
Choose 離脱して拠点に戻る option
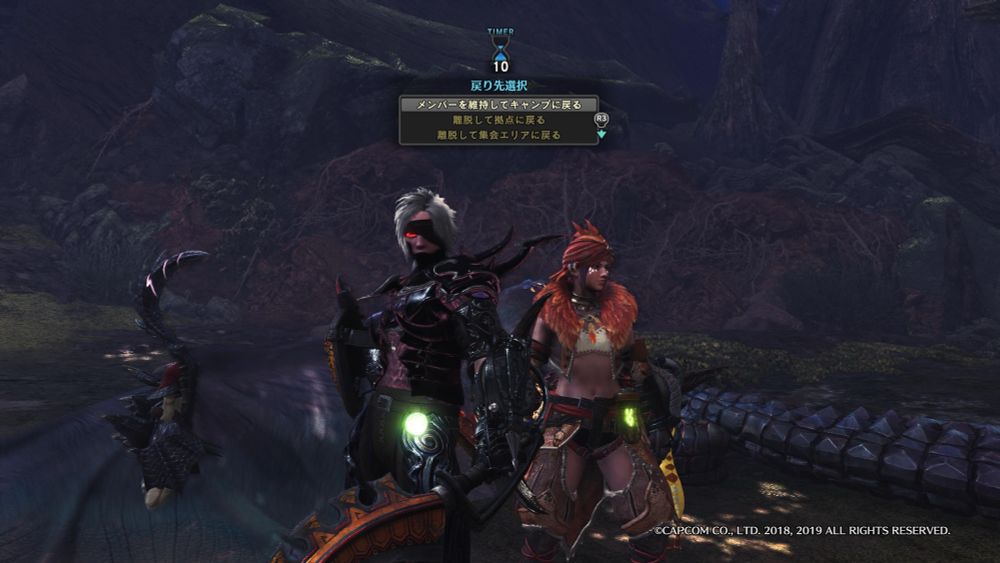(x=498, y=120)
